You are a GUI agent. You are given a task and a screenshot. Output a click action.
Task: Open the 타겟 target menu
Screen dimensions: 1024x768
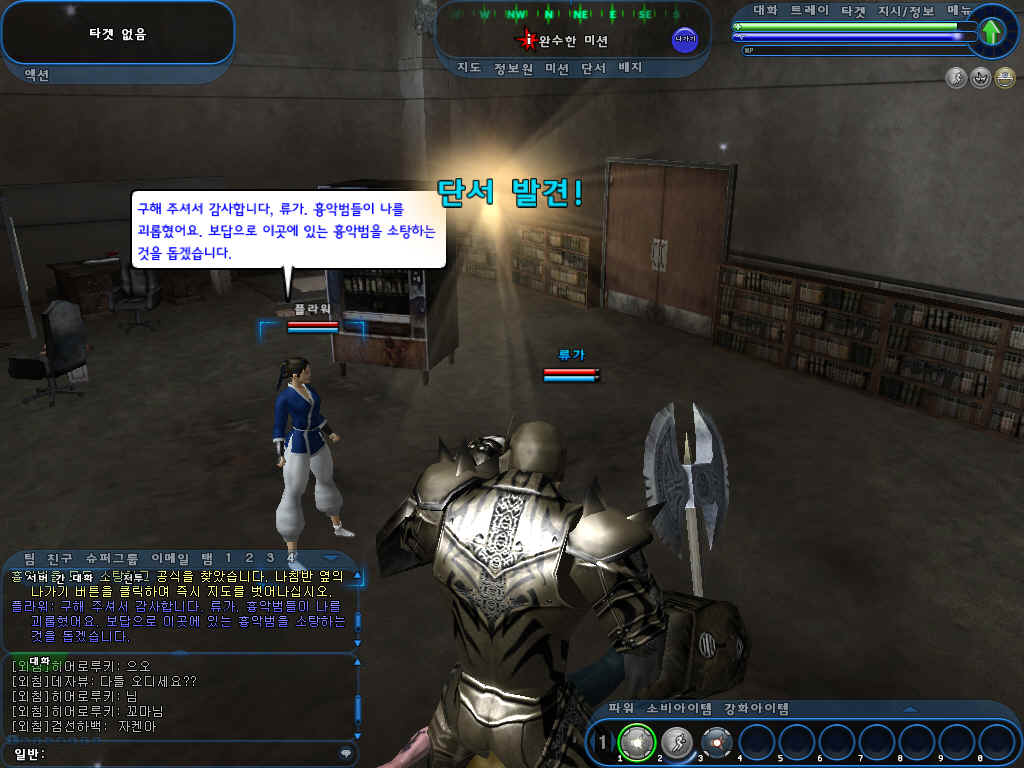pos(855,9)
